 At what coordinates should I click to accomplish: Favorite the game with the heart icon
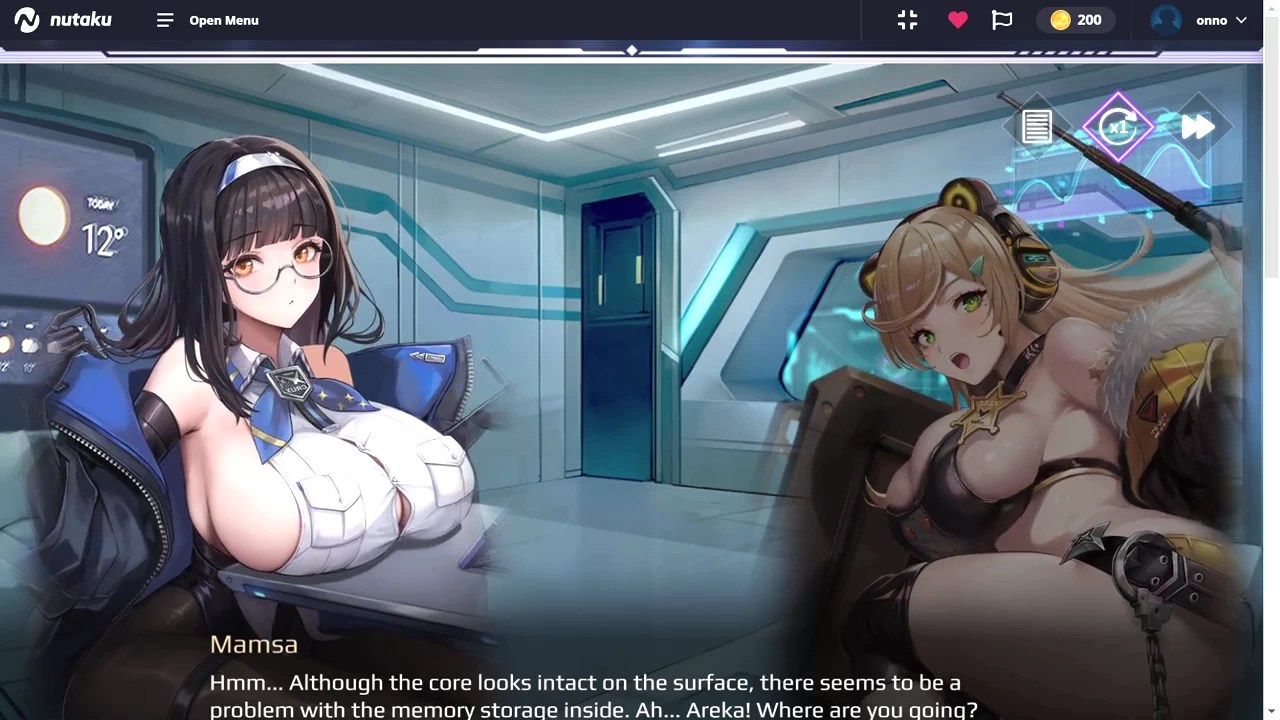pyautogui.click(x=958, y=20)
